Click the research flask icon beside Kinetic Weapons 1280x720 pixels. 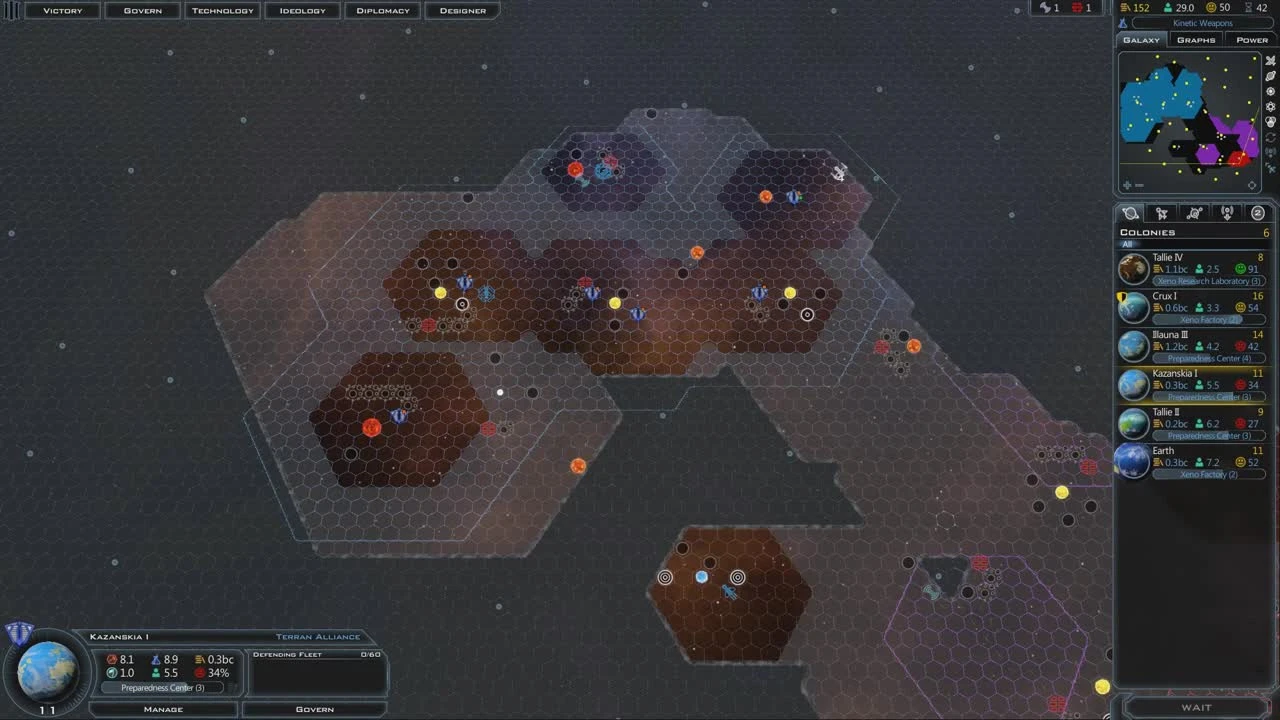[x=1123, y=23]
